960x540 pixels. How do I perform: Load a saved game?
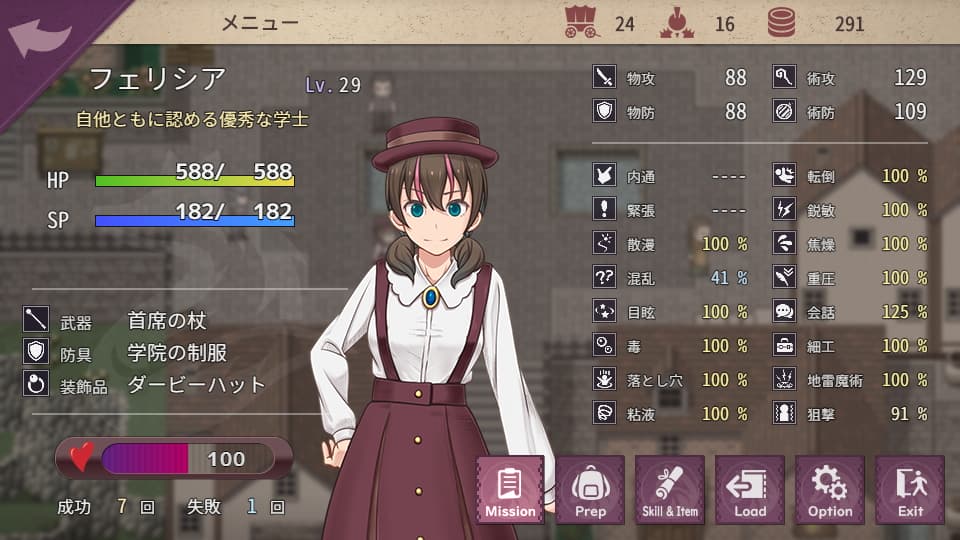(750, 490)
